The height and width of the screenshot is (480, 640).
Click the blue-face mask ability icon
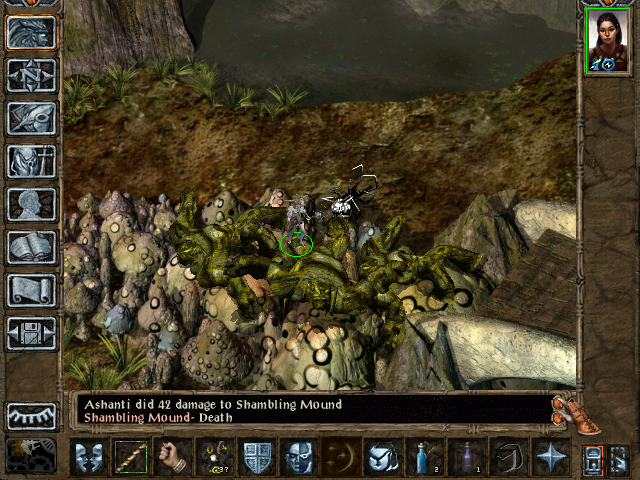point(298,457)
